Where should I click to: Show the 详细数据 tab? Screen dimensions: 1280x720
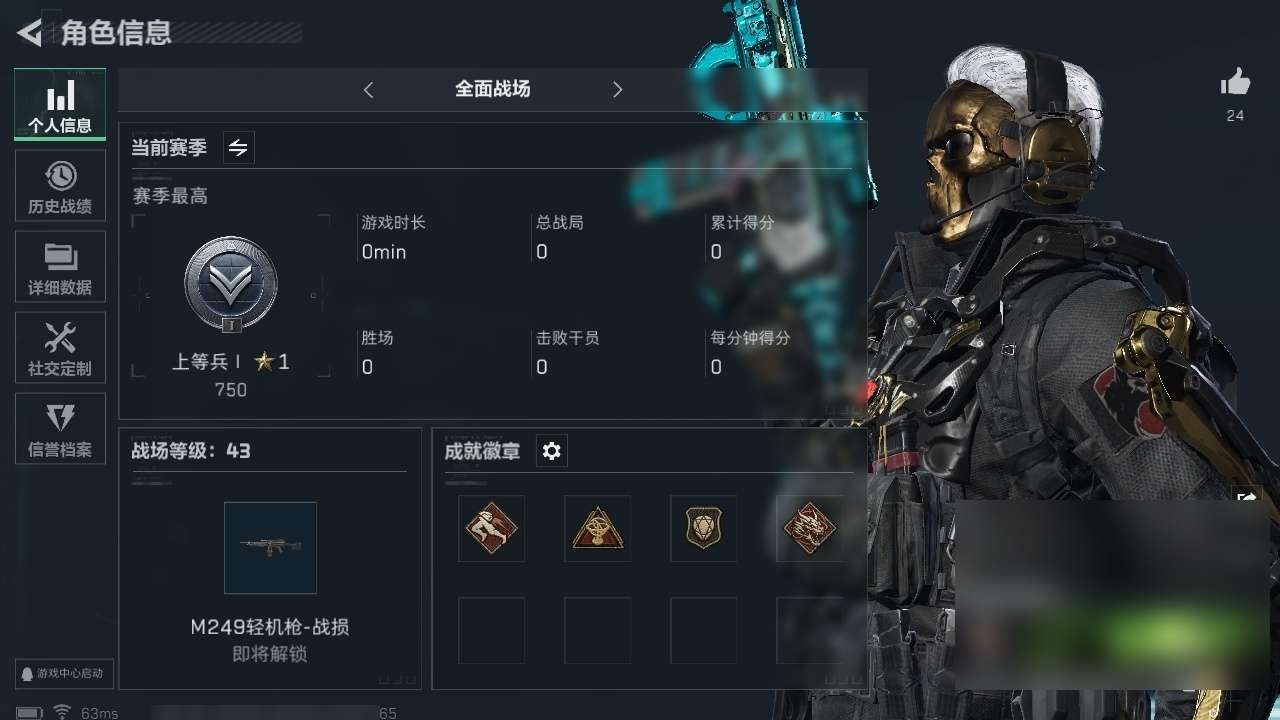(x=60, y=267)
